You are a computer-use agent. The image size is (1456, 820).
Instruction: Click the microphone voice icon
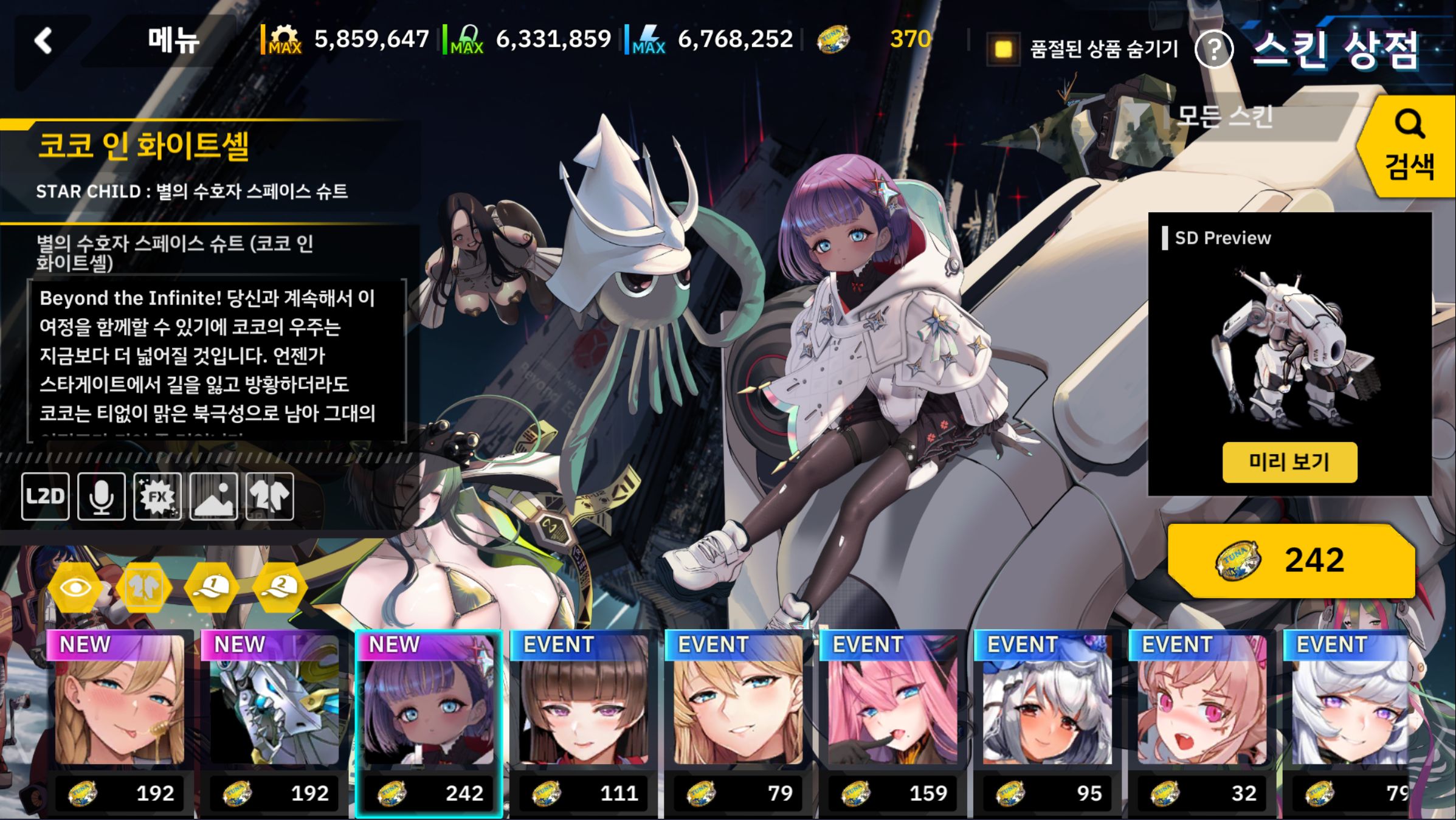[x=102, y=497]
